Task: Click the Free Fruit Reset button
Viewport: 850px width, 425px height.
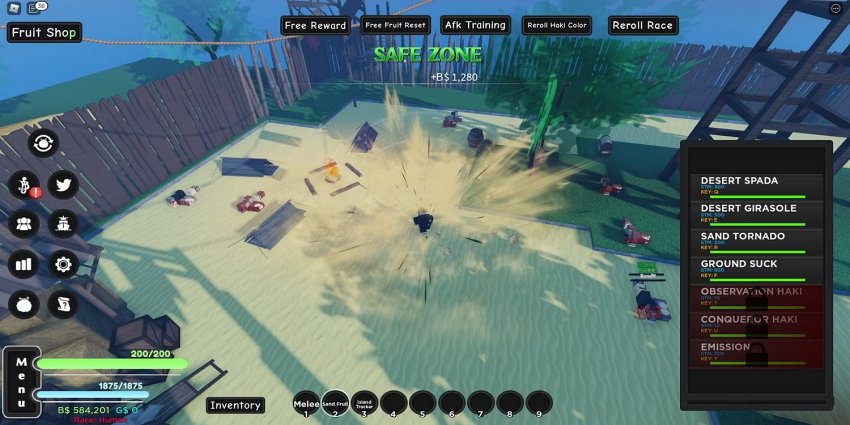Action: (395, 25)
